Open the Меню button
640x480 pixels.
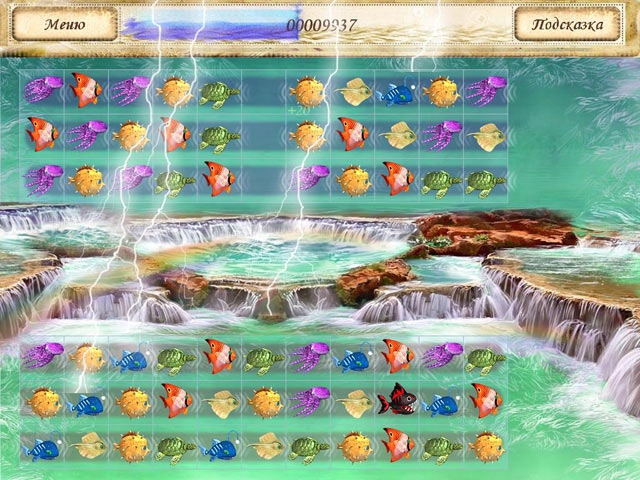pos(63,23)
